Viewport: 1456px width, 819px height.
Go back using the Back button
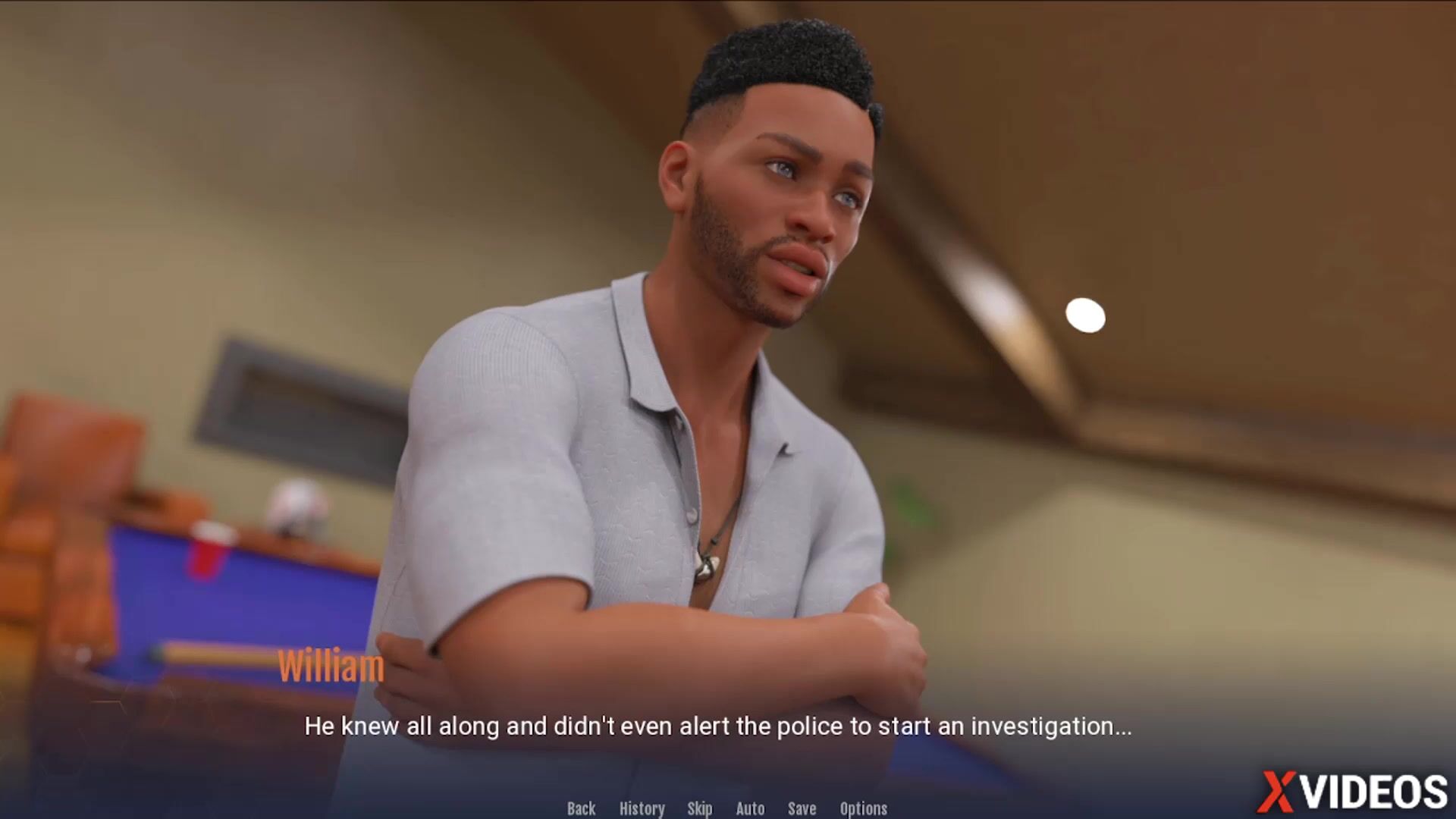[581, 808]
